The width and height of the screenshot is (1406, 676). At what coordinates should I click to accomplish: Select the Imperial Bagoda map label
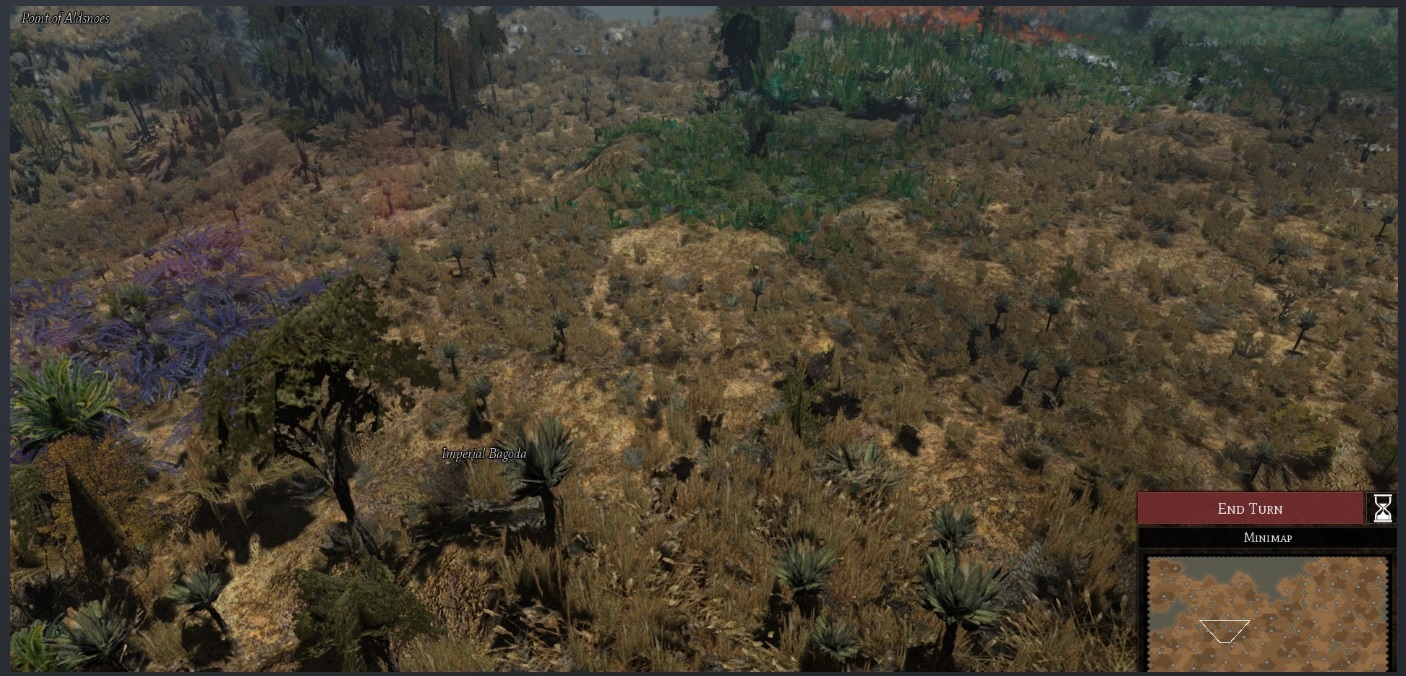484,454
